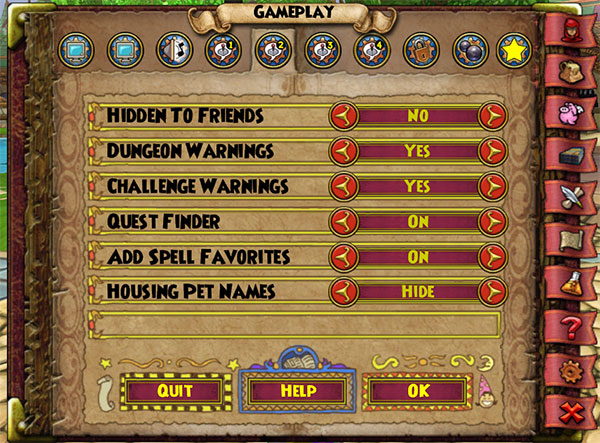Click left arrow for Challenge Warnings
600x443 pixels.
pos(344,187)
